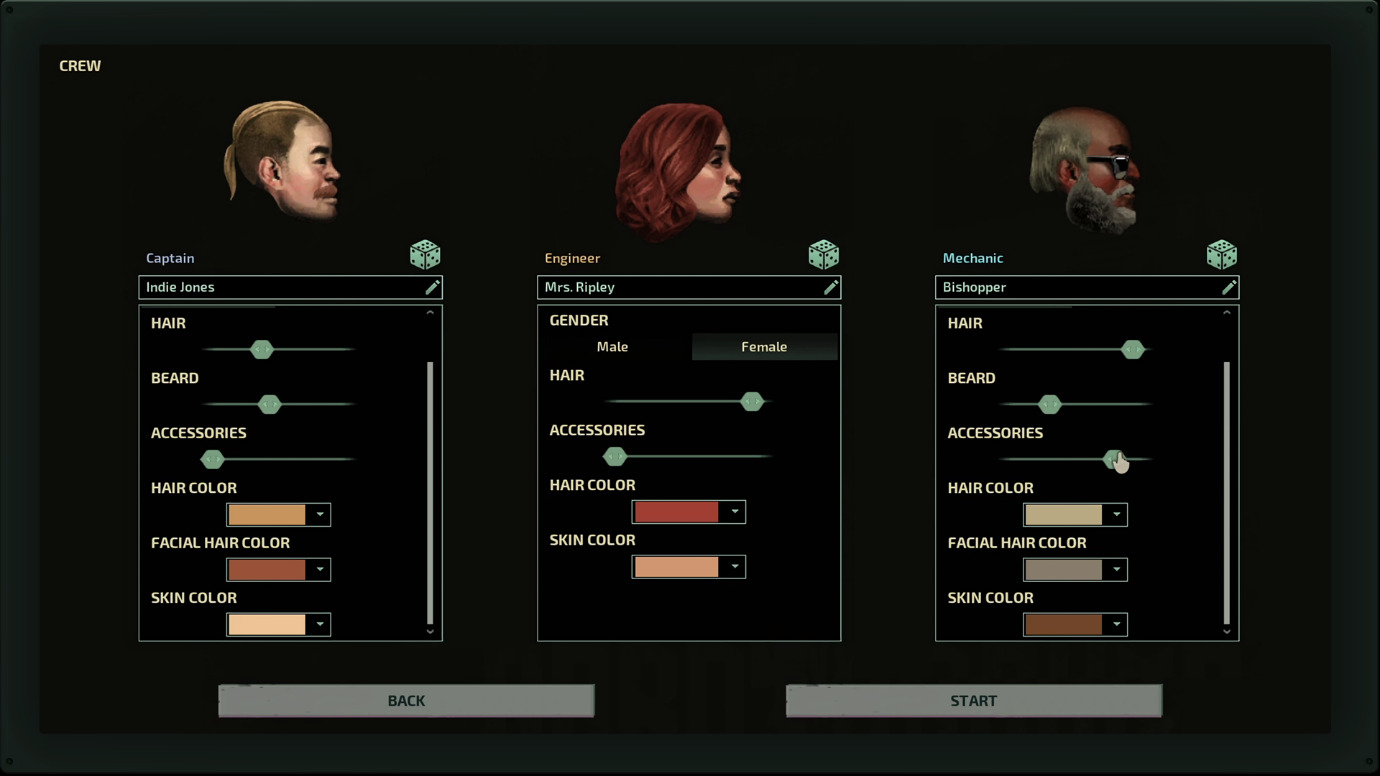
Task: Choose Female gender for the Engineer
Action: [x=764, y=347]
